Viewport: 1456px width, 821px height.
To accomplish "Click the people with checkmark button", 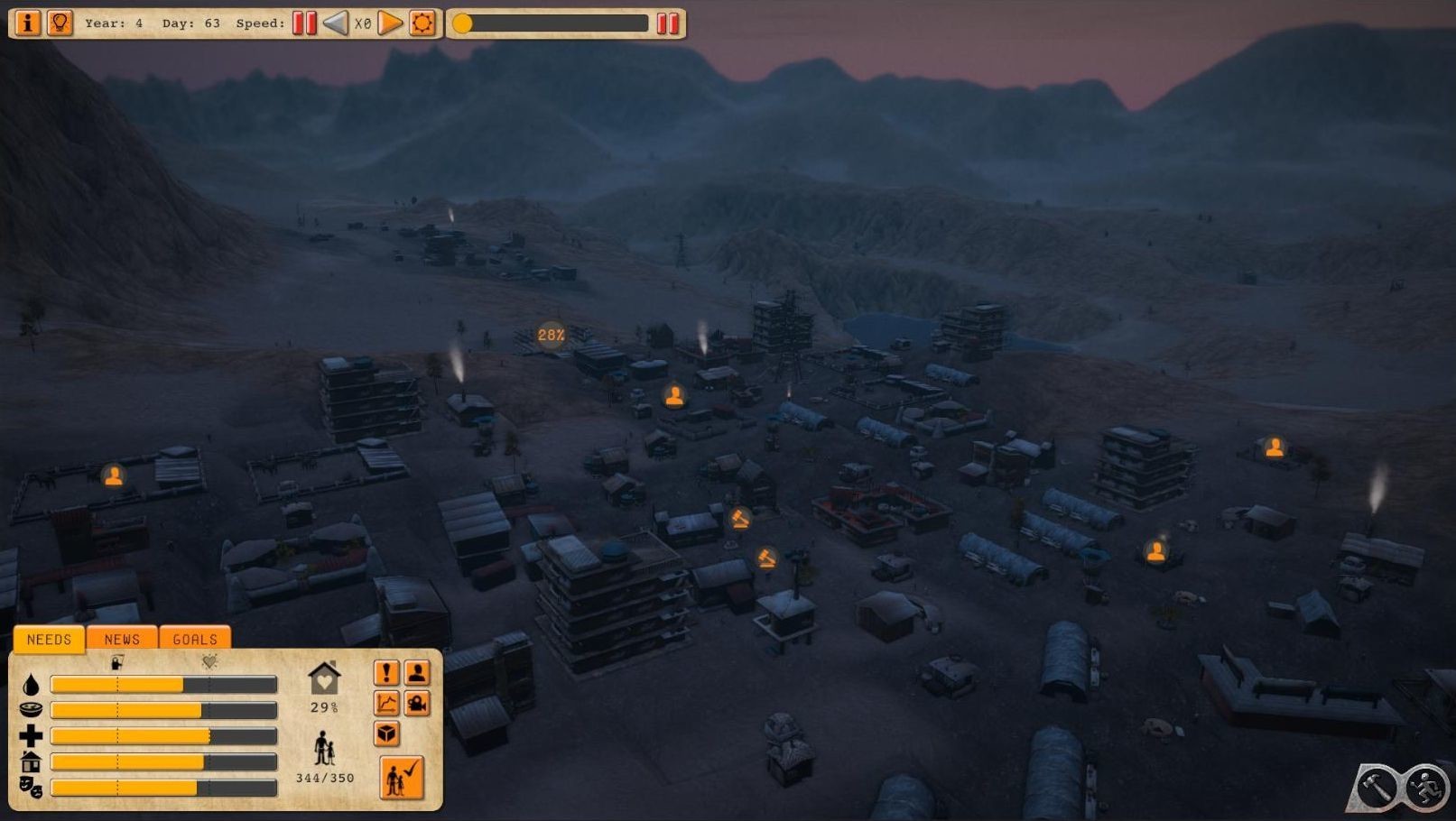I will [402, 778].
